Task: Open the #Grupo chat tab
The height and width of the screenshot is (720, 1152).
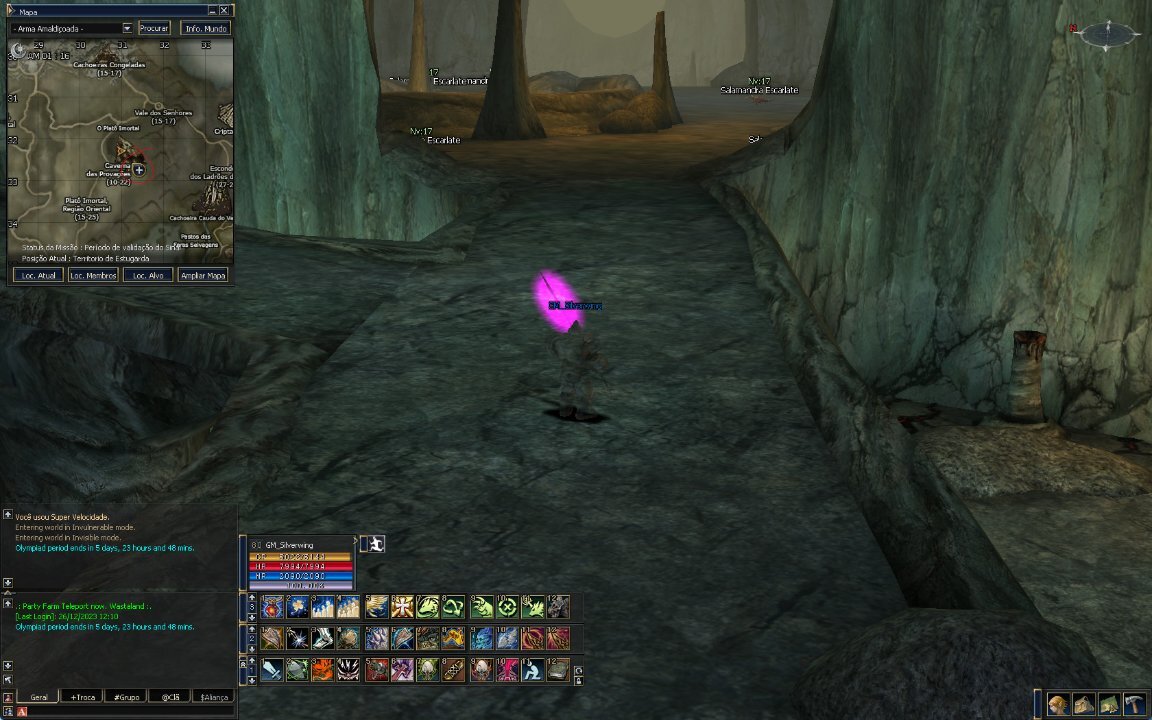Action: pos(125,697)
